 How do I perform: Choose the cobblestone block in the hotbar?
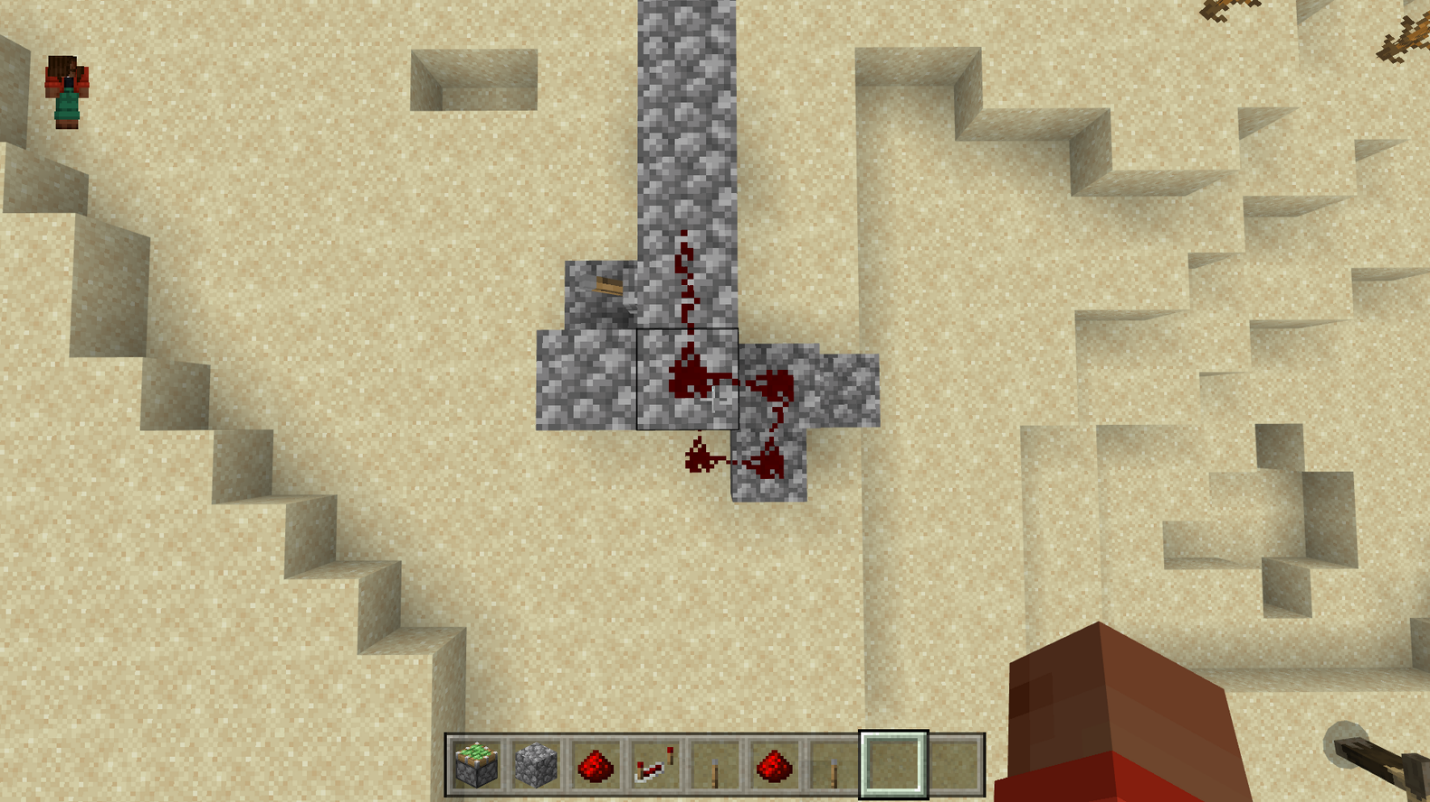(x=536, y=766)
